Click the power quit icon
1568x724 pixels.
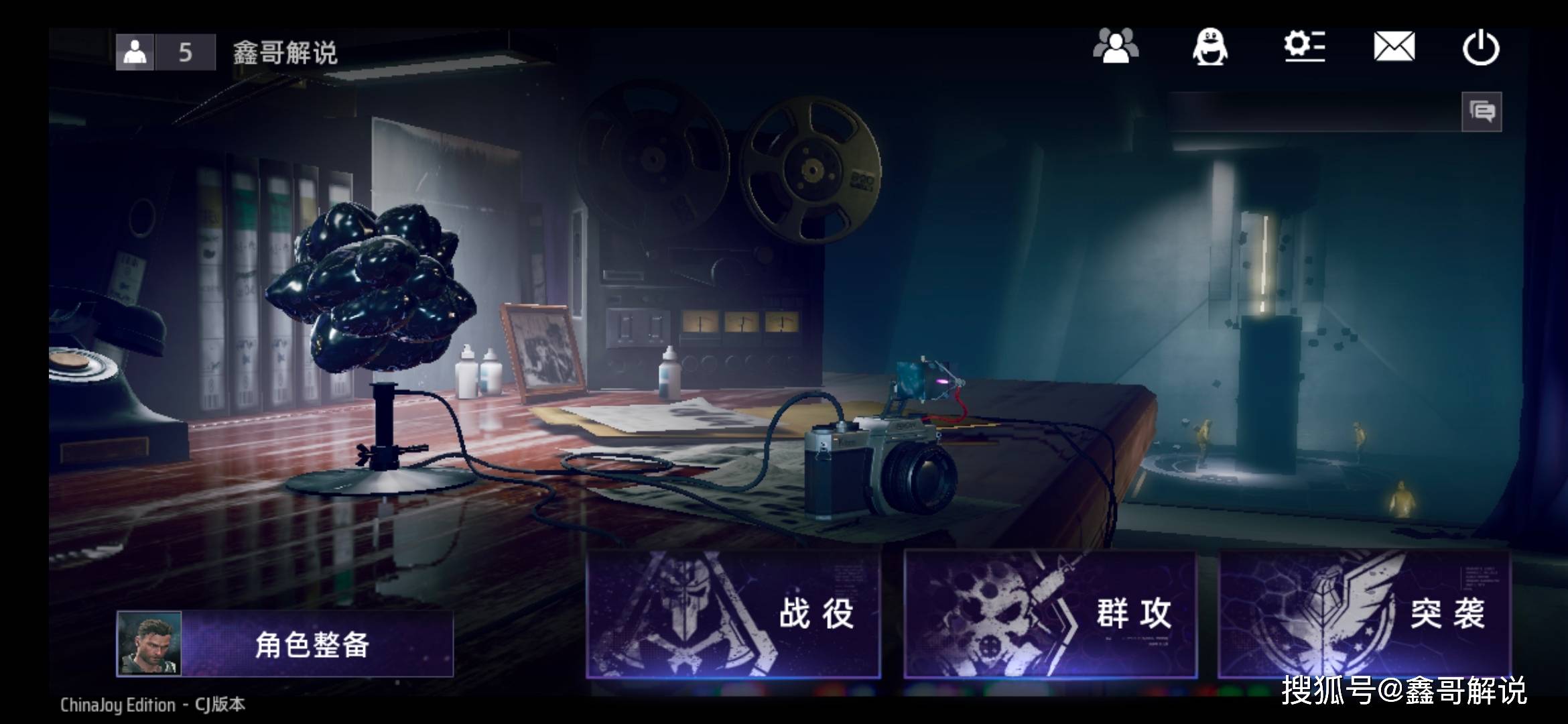(x=1481, y=48)
